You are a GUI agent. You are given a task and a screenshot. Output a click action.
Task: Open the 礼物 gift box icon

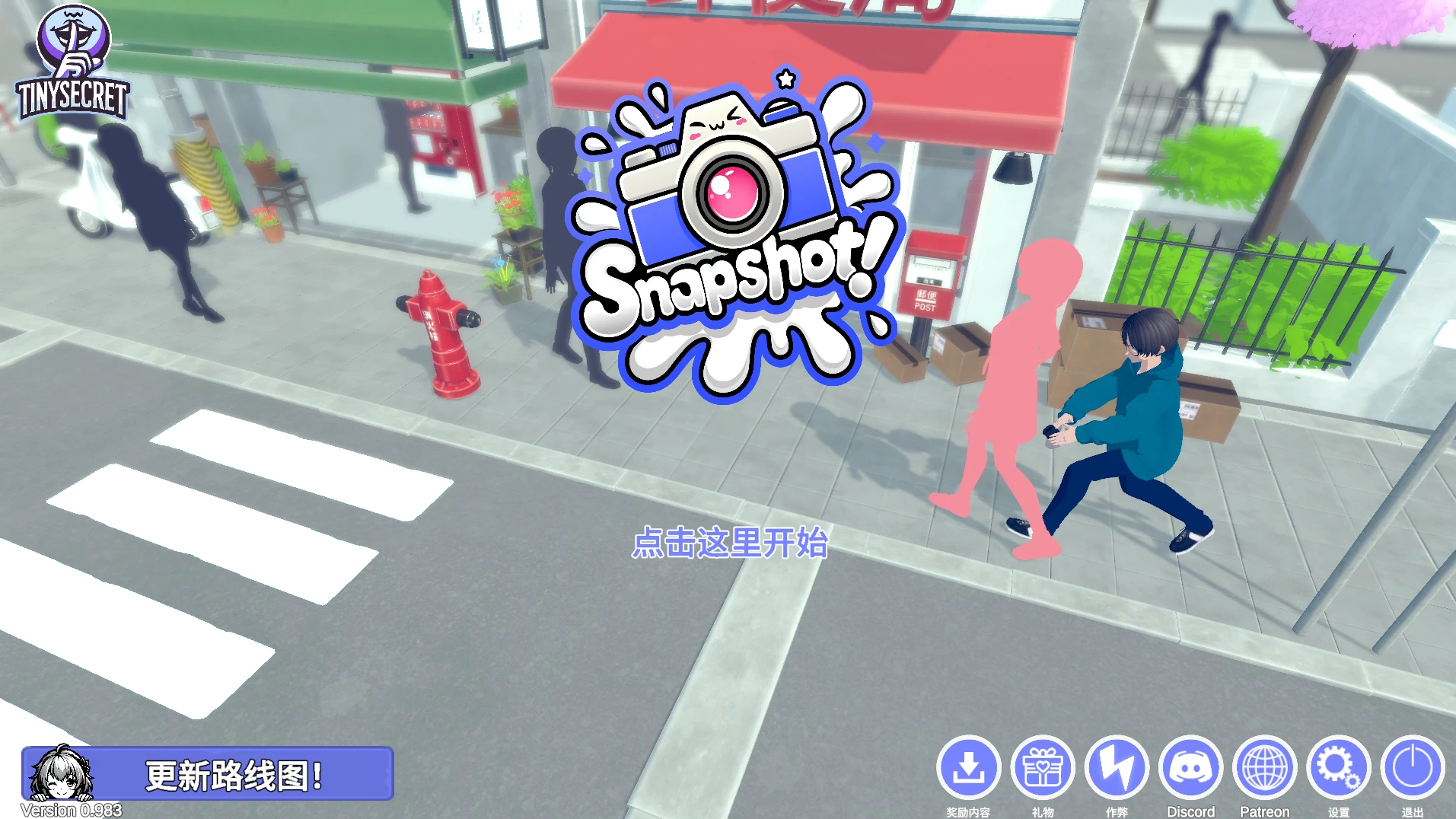pos(1043,767)
